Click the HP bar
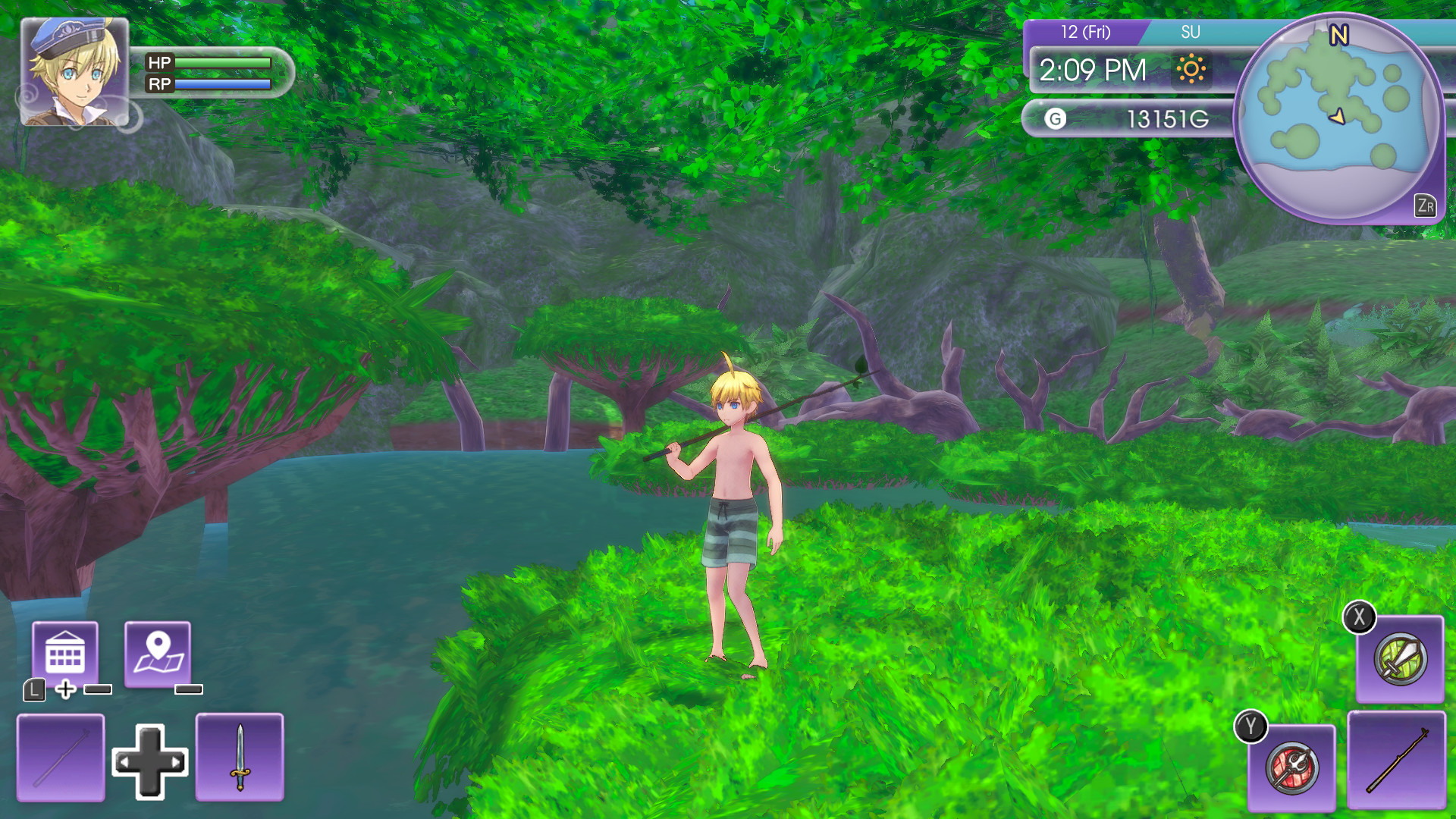Image resolution: width=1456 pixels, height=819 pixels. (x=224, y=63)
